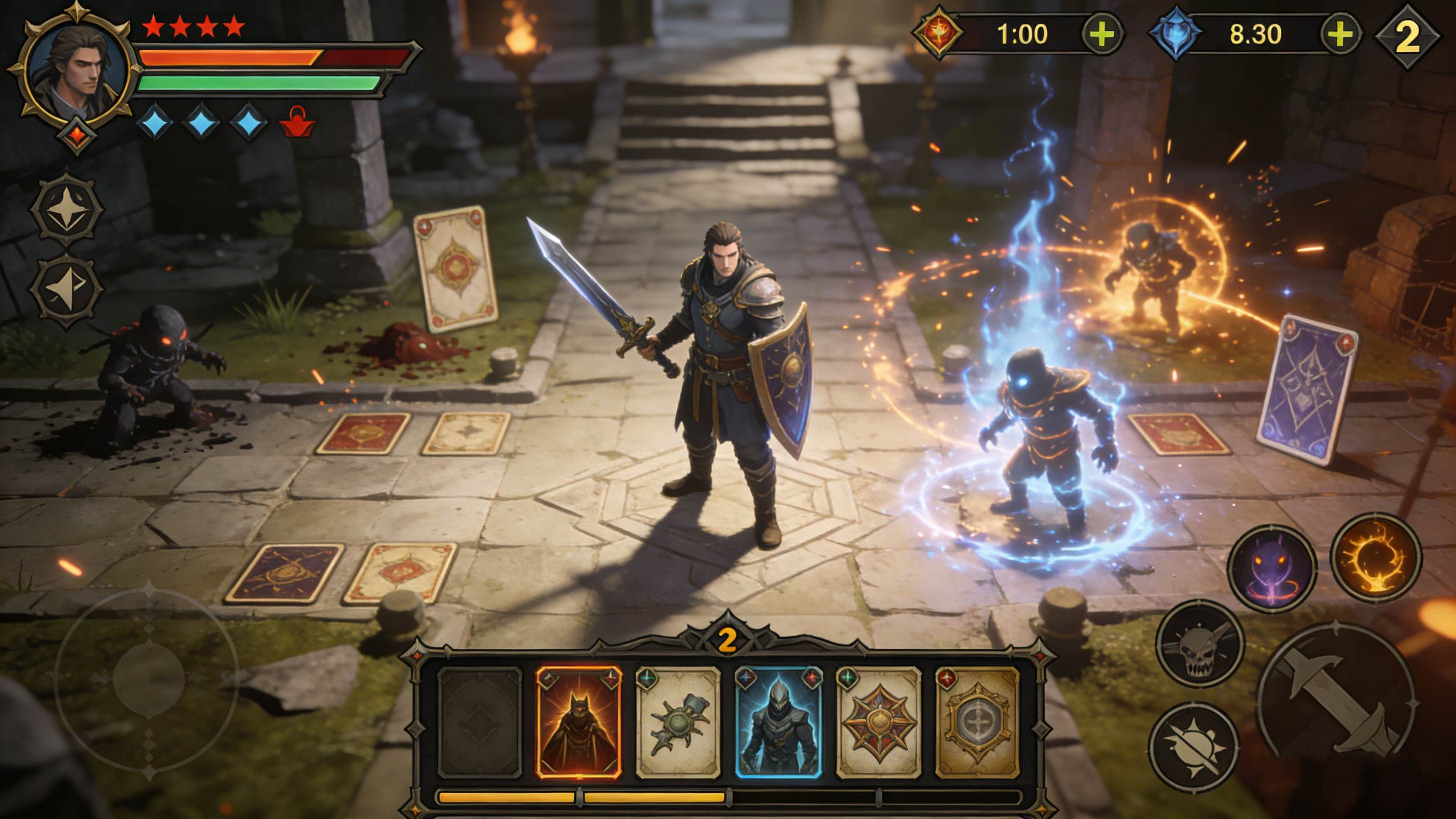Add more blue crystal currency with plus

(x=1340, y=35)
